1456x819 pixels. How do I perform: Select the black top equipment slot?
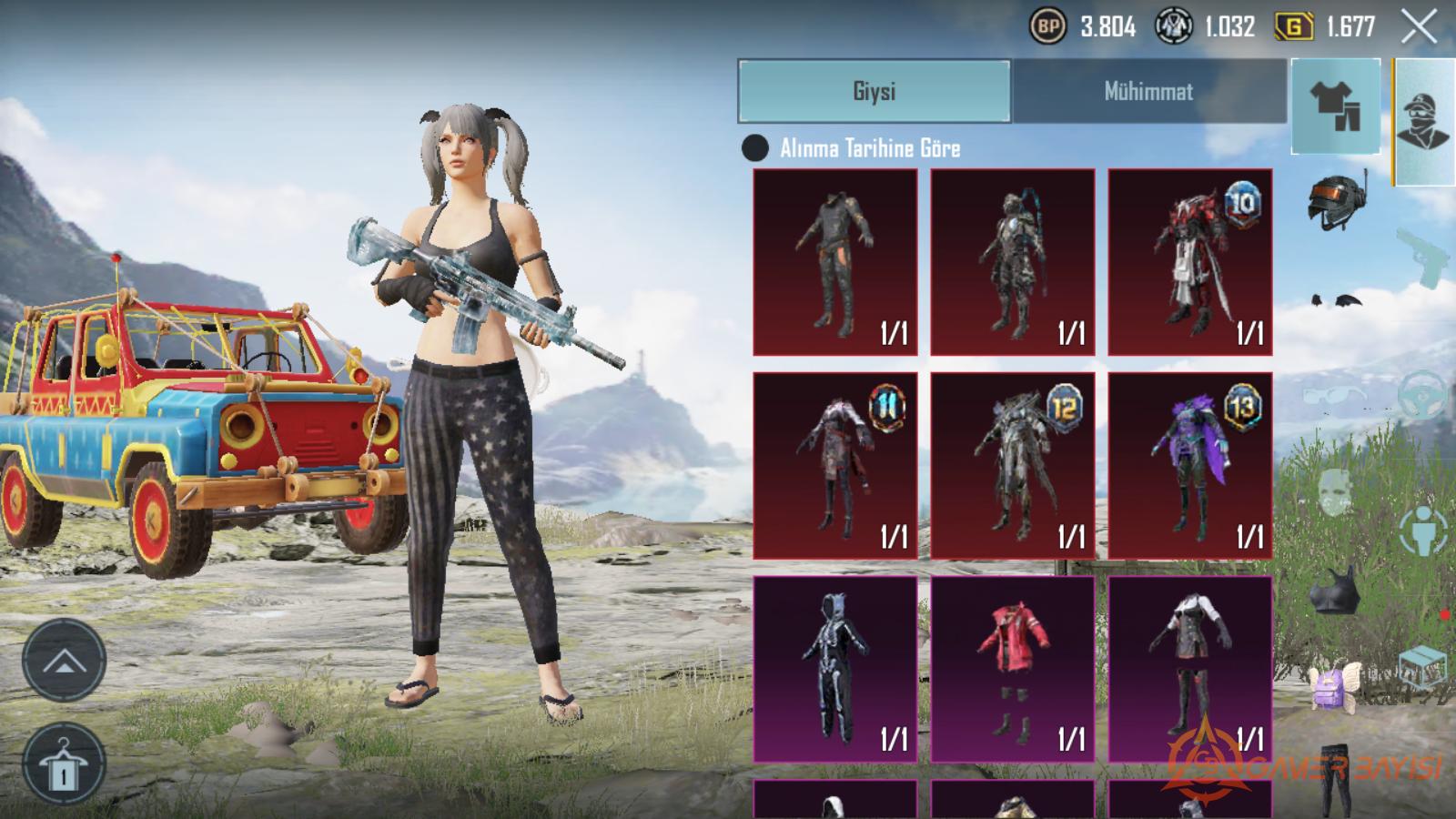pos(1335,591)
